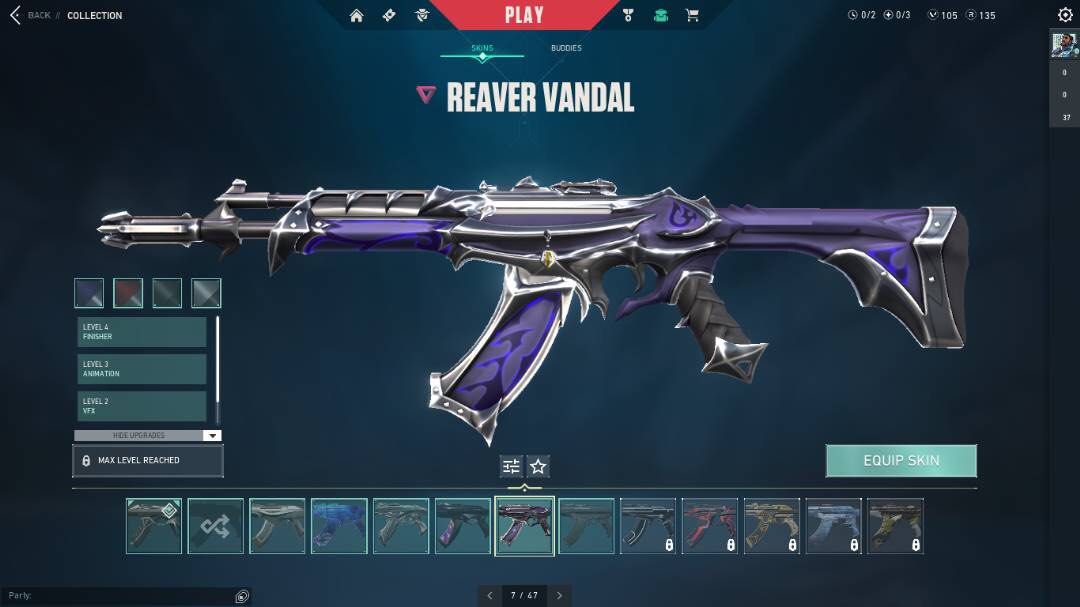1080x607 pixels.
Task: Start matchmaking with the PLAY button
Action: pos(524,15)
